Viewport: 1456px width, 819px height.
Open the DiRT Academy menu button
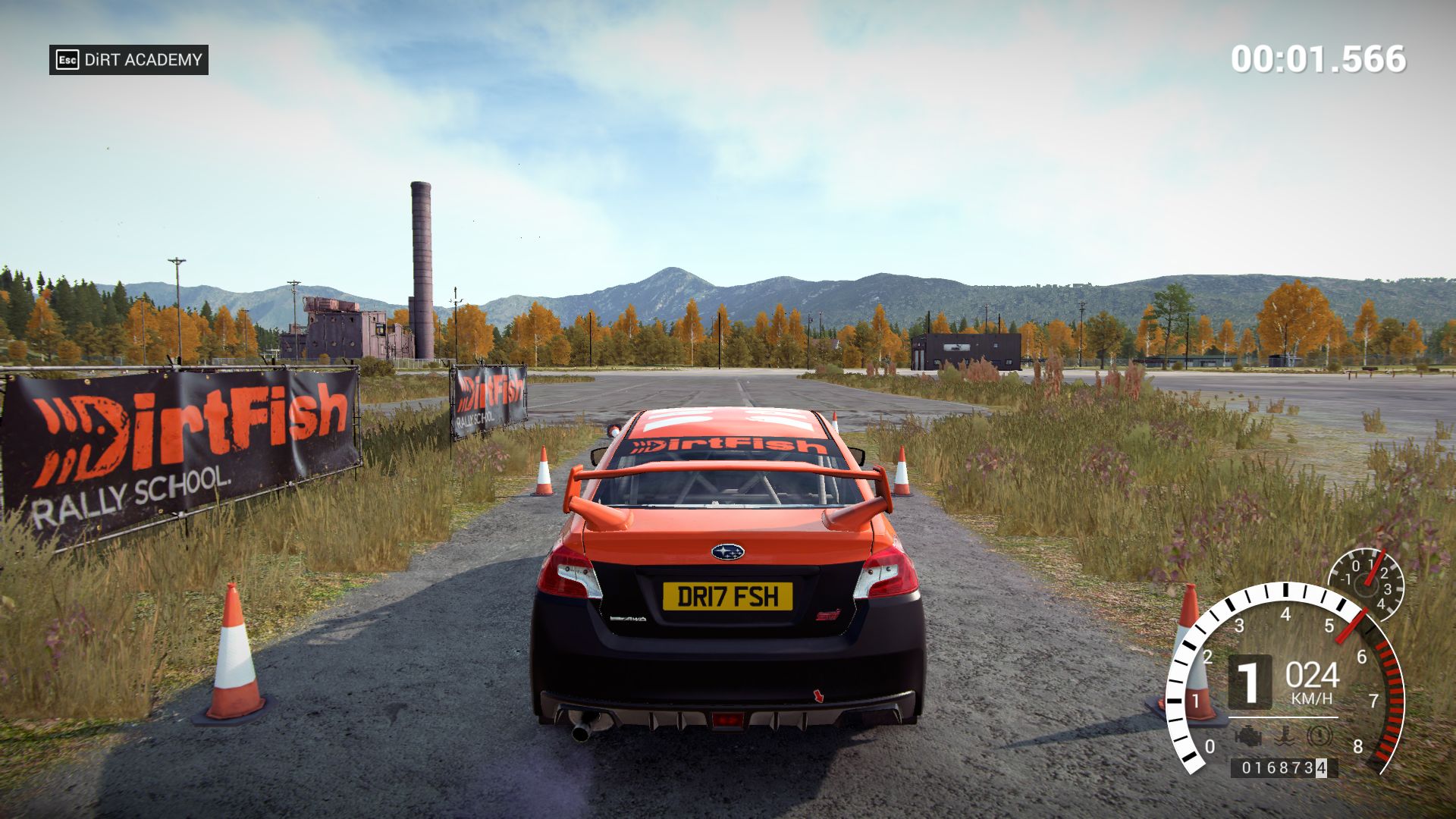pos(129,60)
